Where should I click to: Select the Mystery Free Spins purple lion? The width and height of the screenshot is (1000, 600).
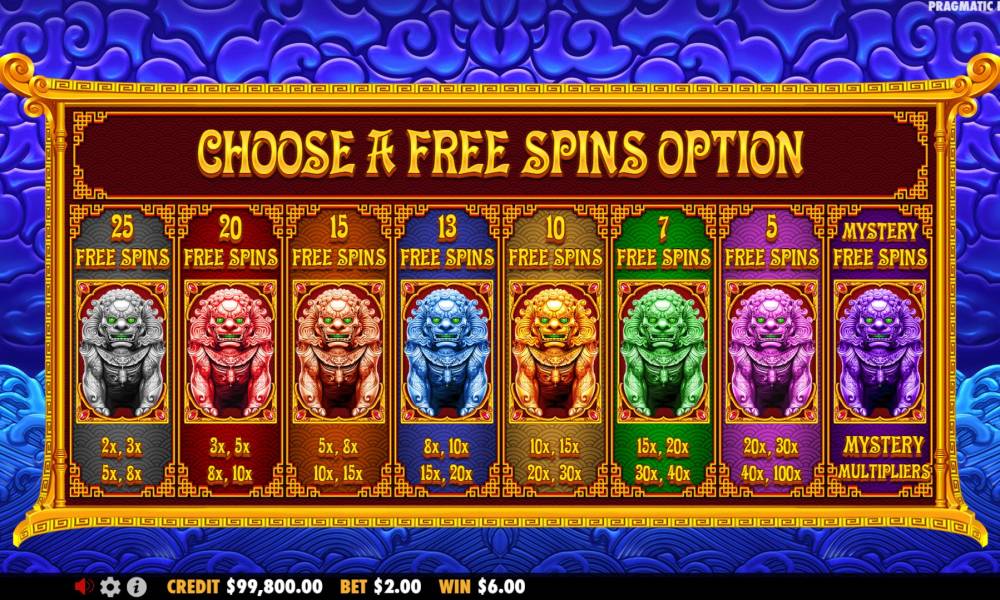point(879,350)
